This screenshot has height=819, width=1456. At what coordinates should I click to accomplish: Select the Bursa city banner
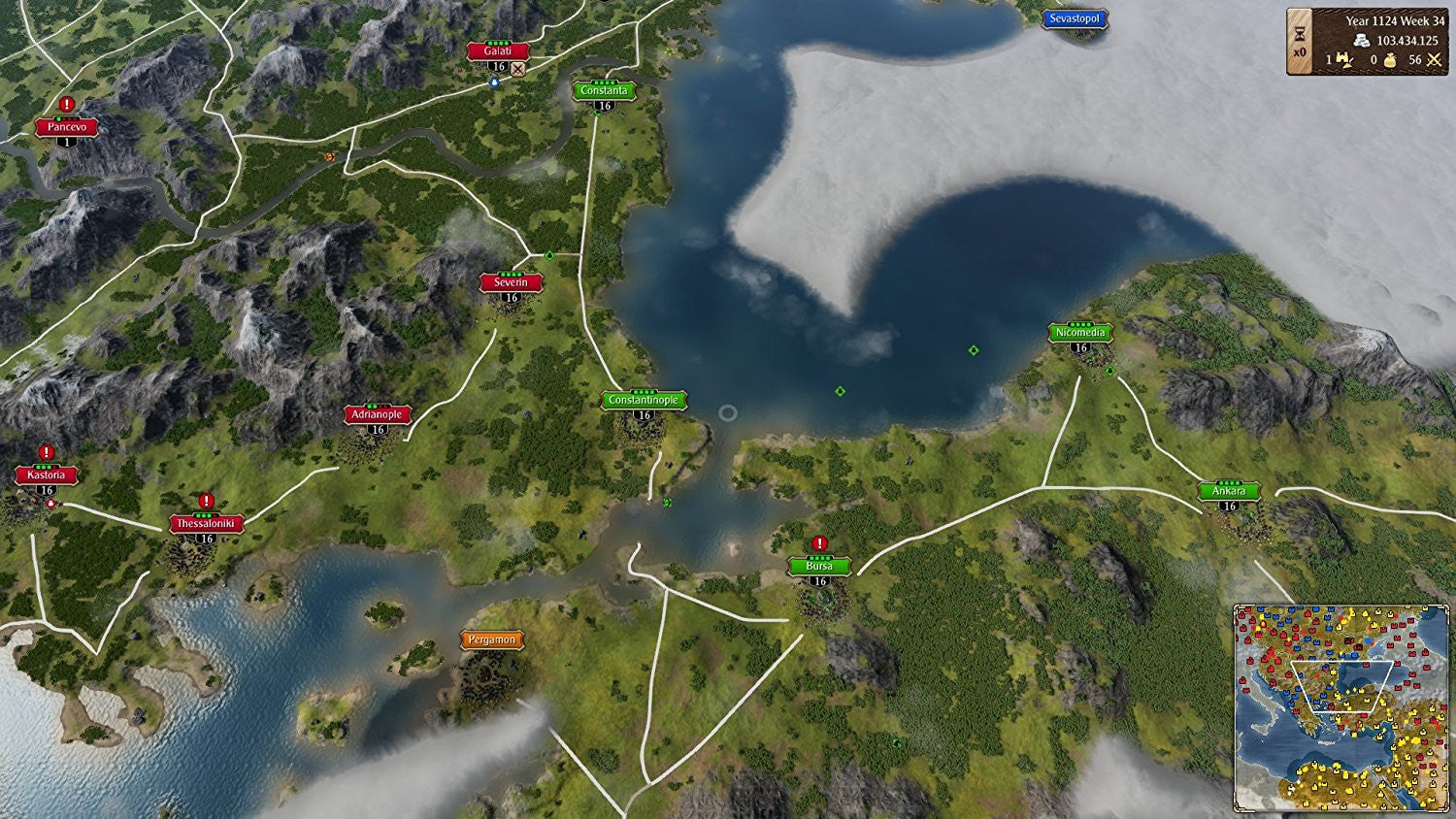point(819,566)
